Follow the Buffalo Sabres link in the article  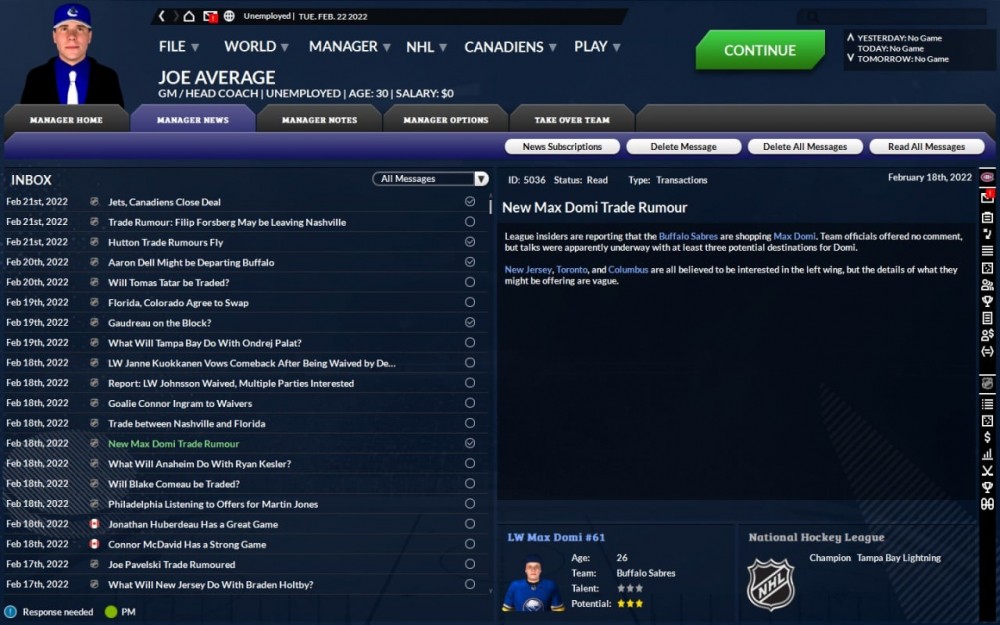pos(689,236)
